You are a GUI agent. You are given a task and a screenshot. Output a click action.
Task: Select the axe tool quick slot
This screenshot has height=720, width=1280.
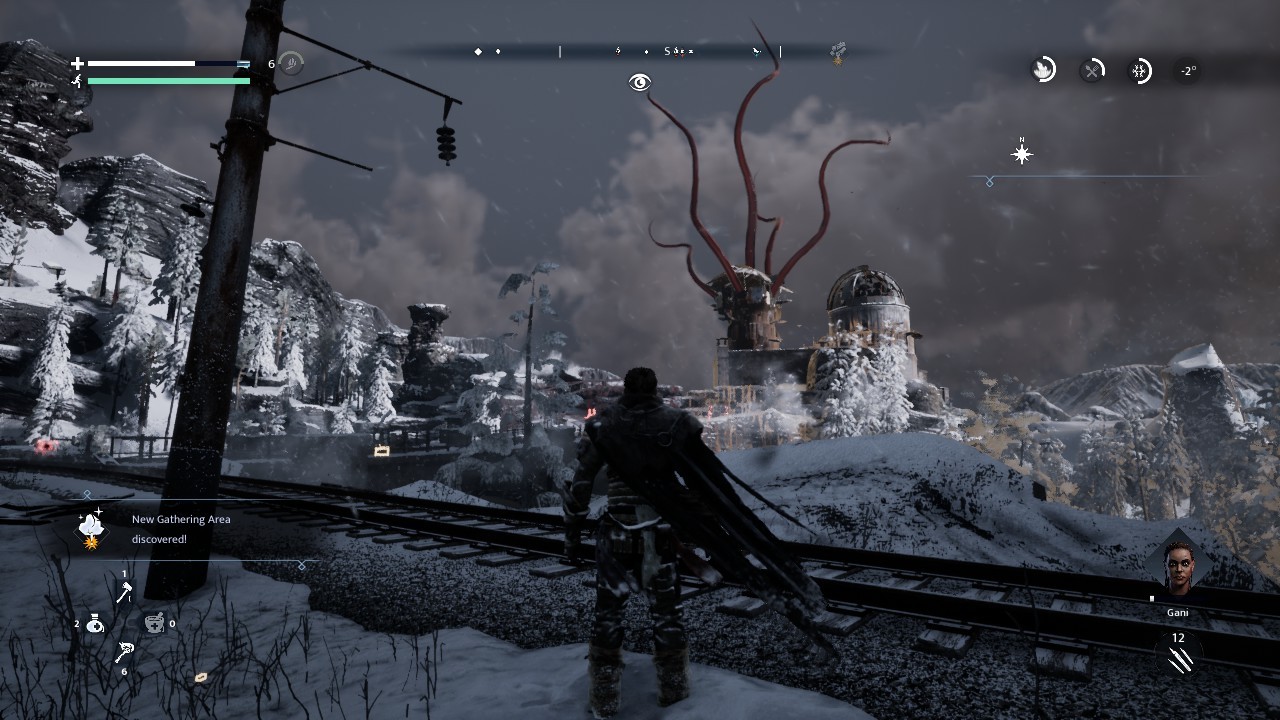[x=124, y=593]
